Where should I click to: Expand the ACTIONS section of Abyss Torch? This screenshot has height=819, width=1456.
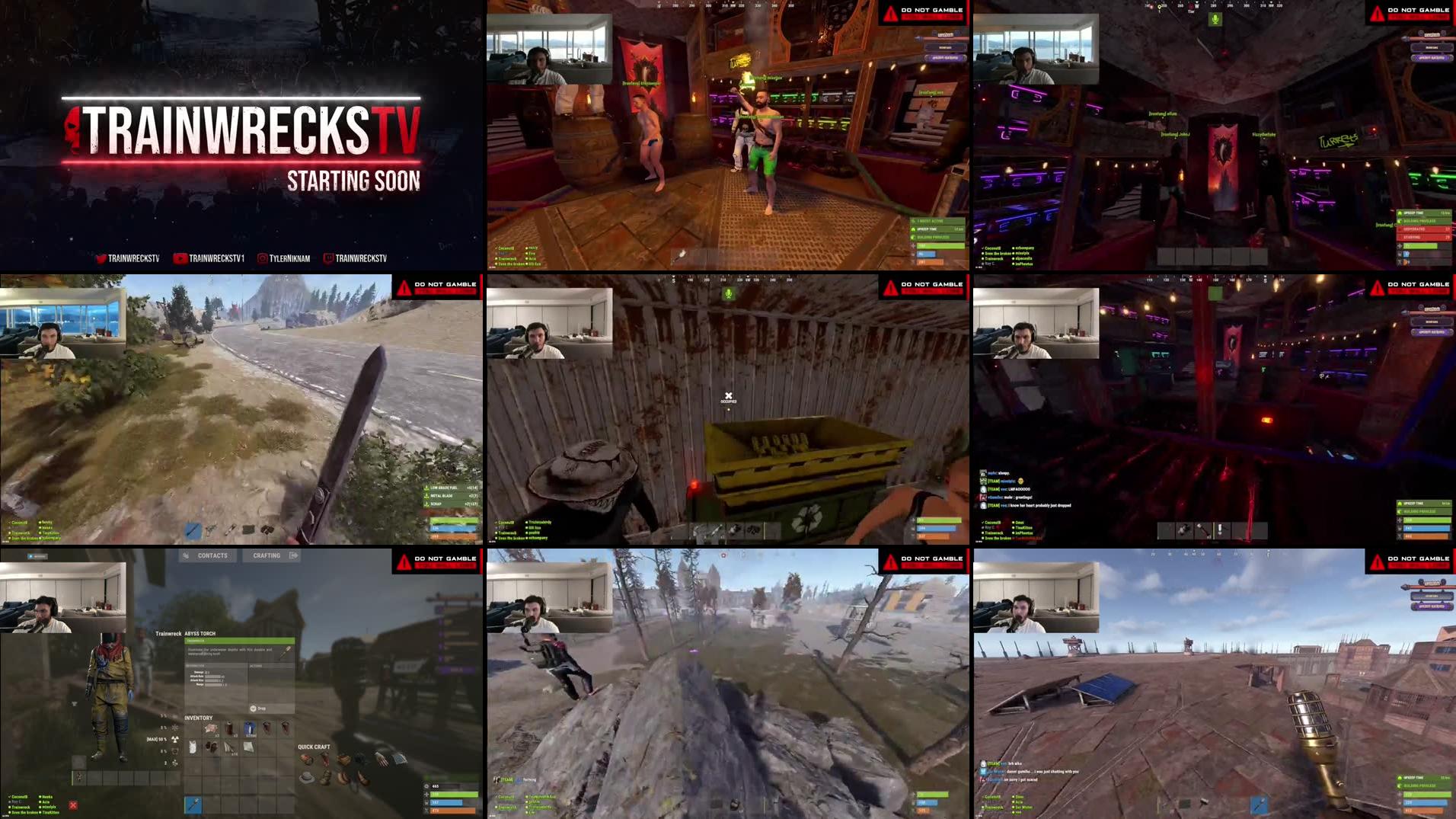(256, 666)
